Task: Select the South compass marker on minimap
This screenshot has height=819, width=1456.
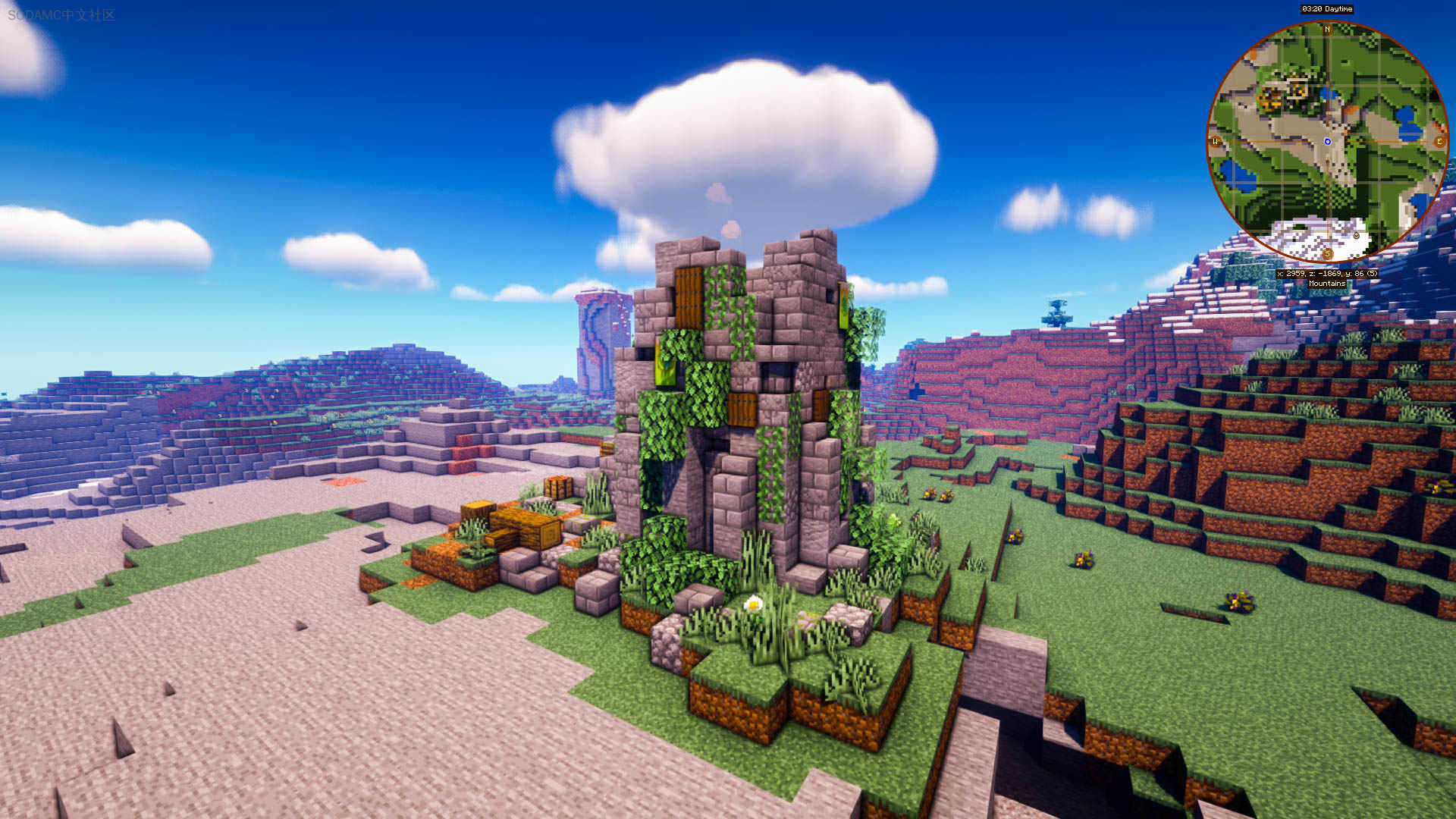Action: (x=1327, y=253)
